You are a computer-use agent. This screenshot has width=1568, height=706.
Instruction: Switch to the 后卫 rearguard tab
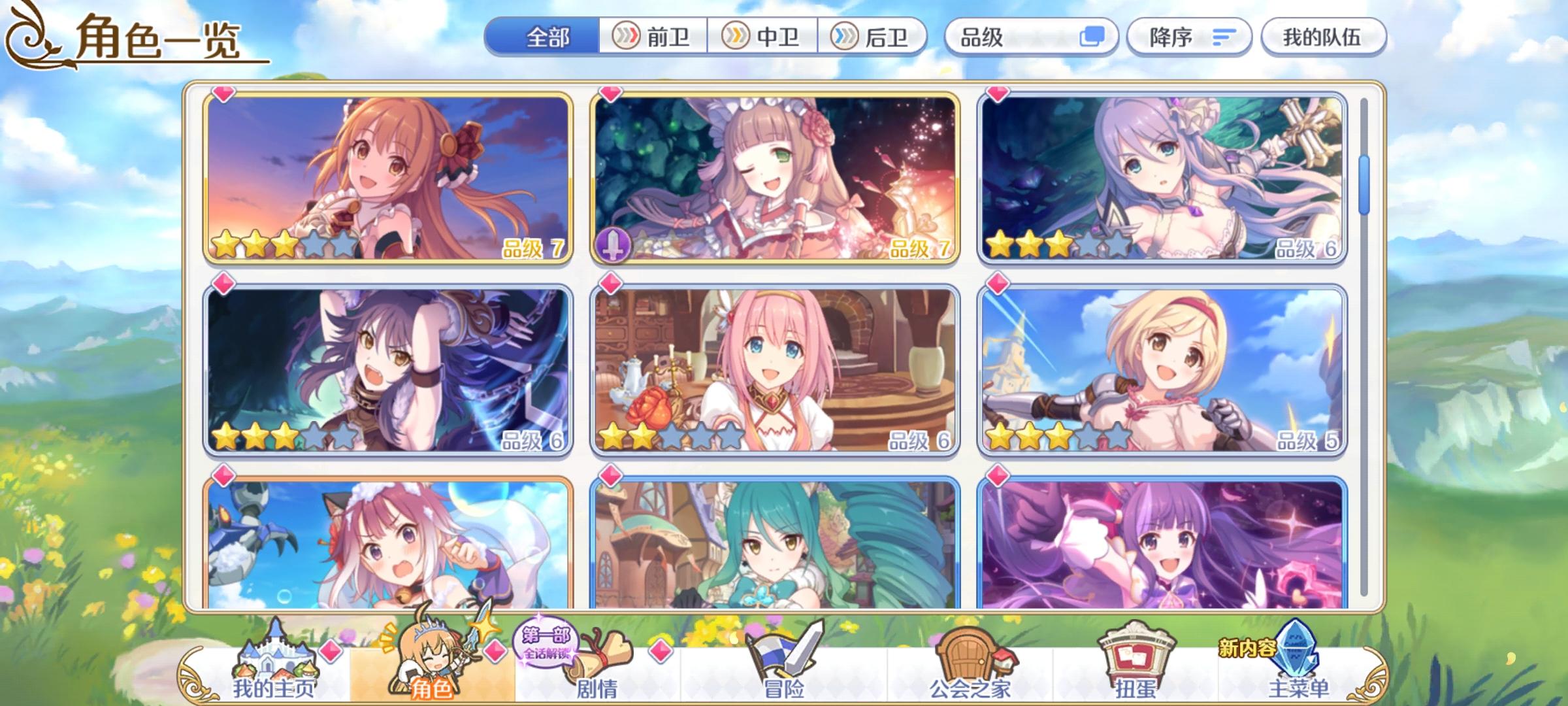(x=875, y=37)
